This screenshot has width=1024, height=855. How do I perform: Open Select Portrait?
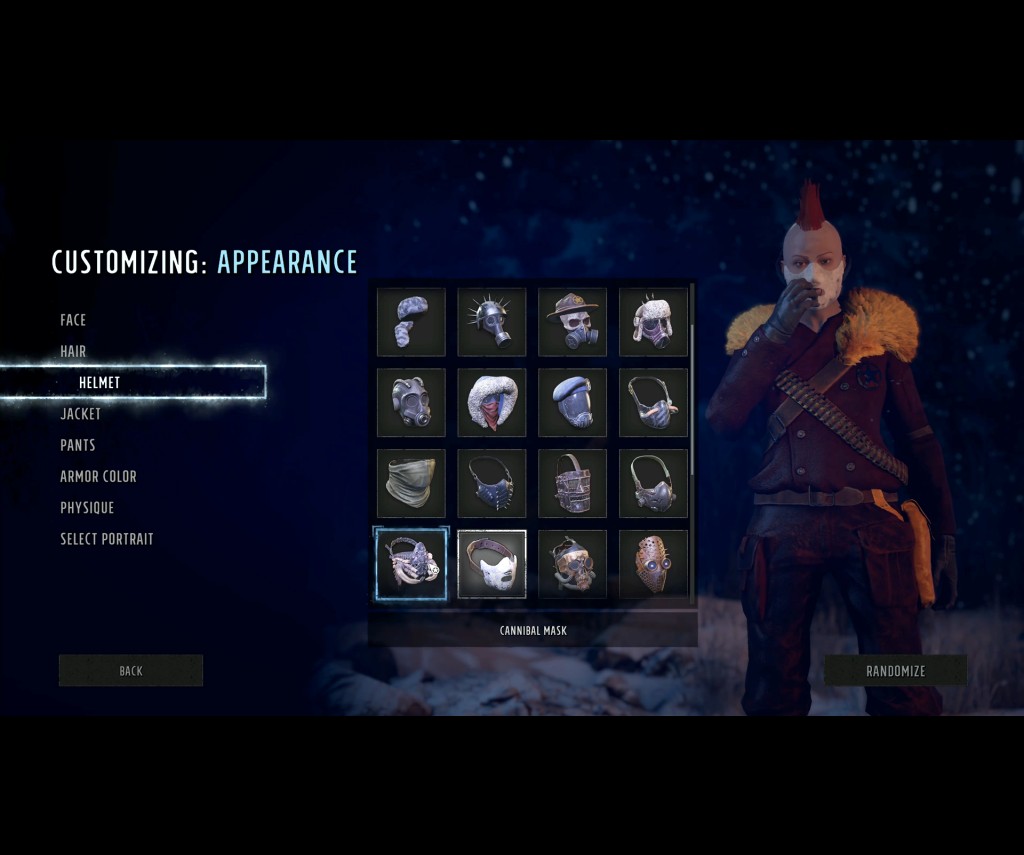click(x=107, y=539)
